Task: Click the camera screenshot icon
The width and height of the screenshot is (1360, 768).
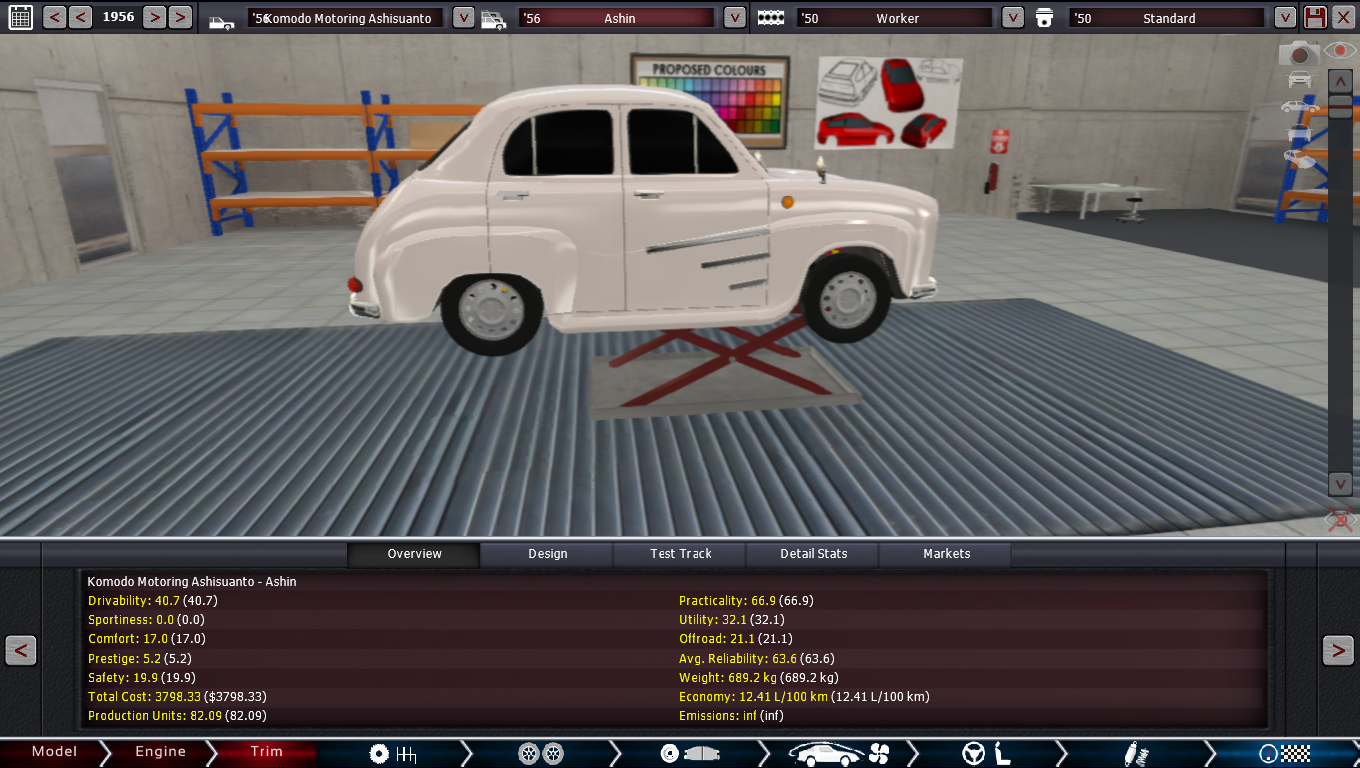Action: coord(1299,54)
